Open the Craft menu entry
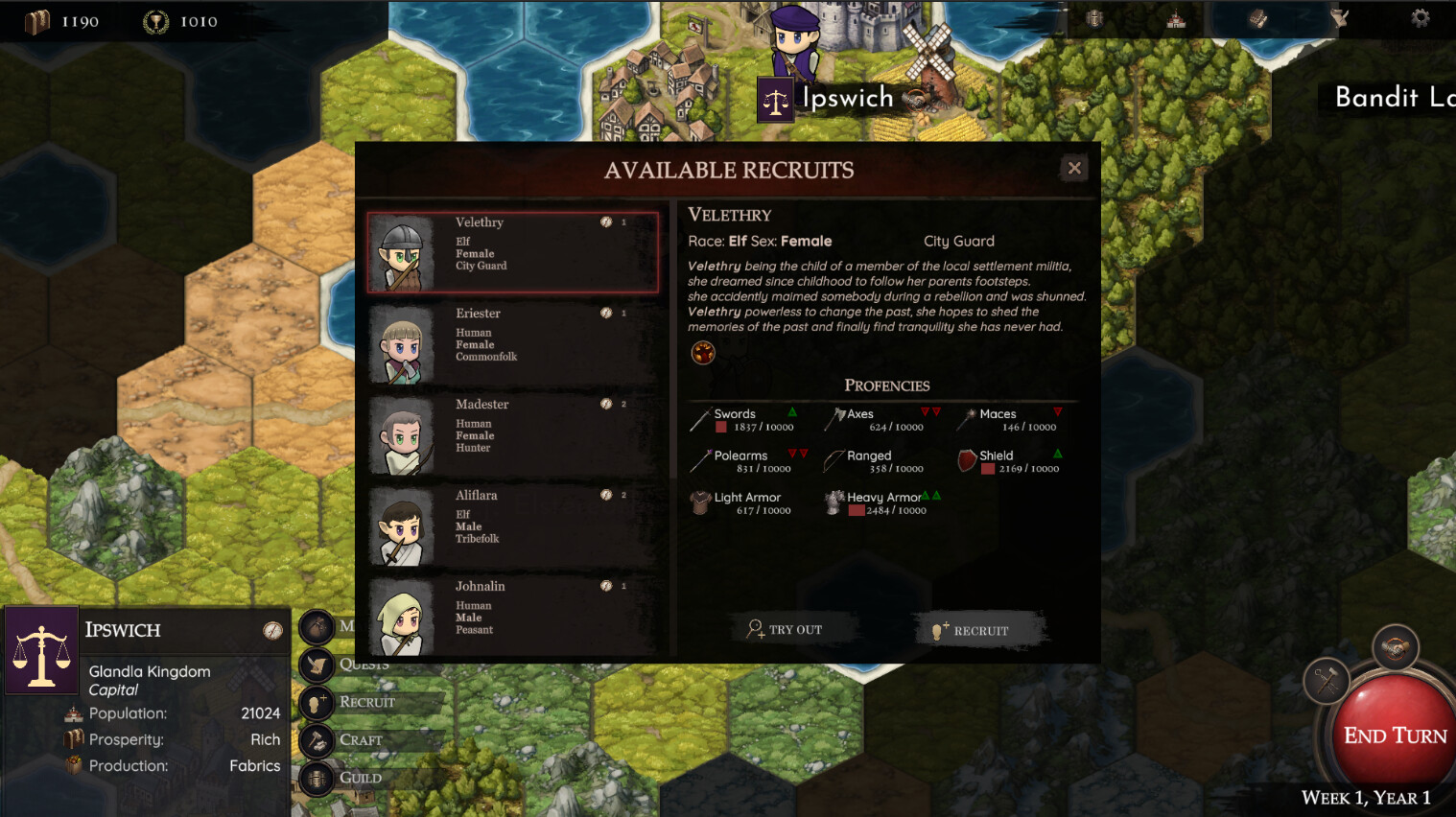 362,739
